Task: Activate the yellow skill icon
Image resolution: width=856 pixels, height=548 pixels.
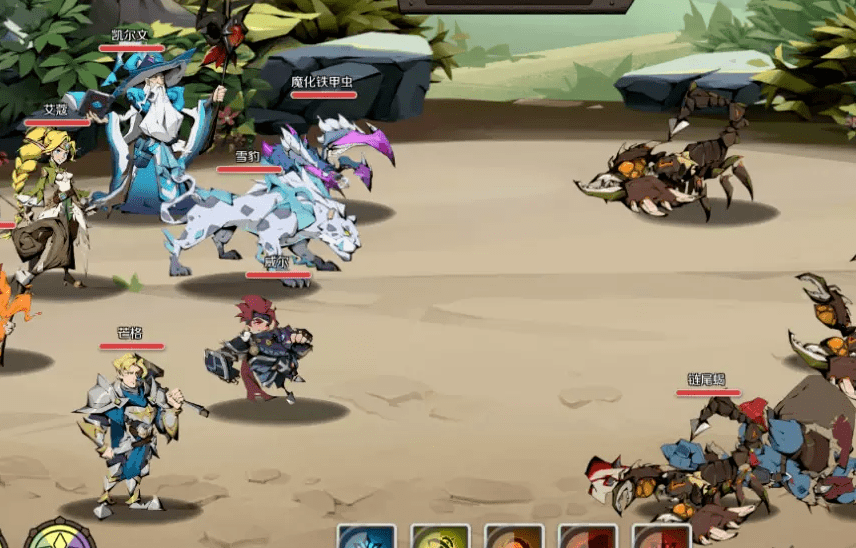Action: click(x=440, y=536)
